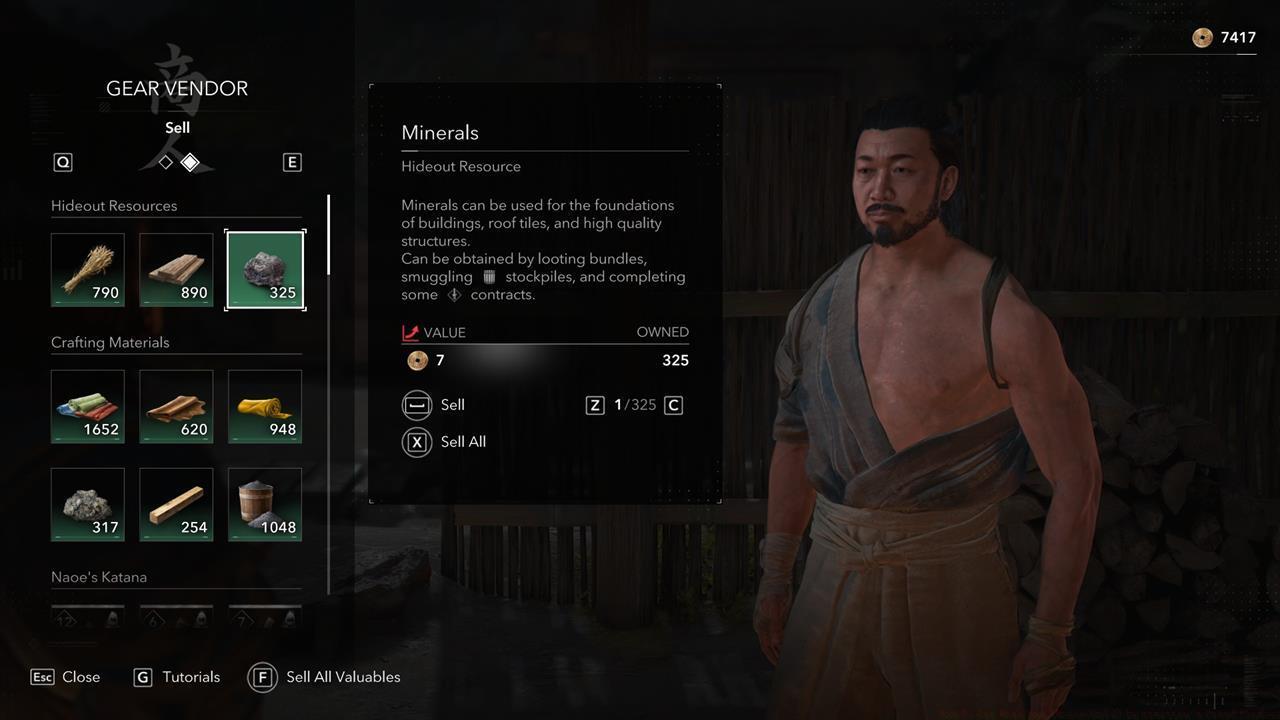Select the first diamond page indicator
The width and height of the screenshot is (1280, 720).
(164, 160)
